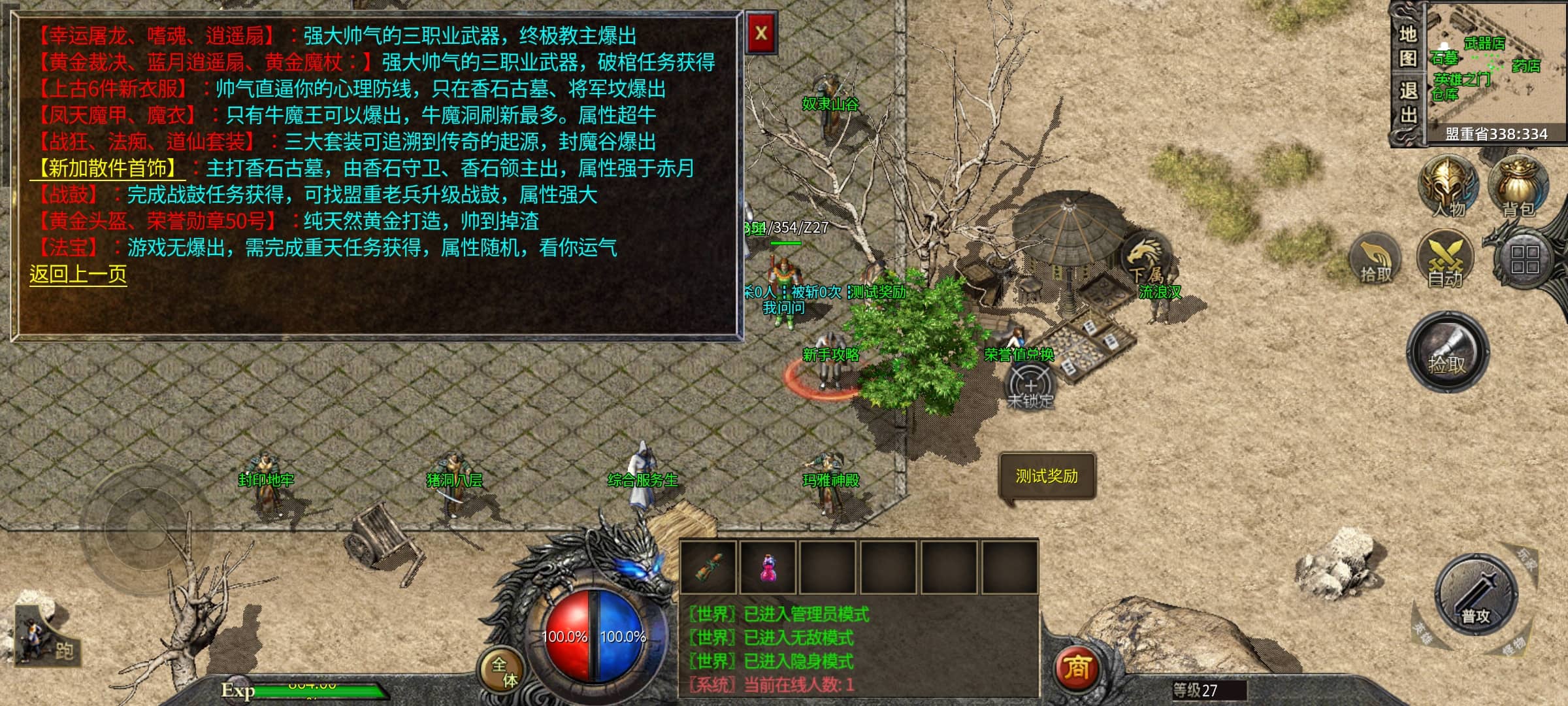Toggle 自动 auto-combat with crossed swords
The image size is (1568, 706).
tap(1445, 259)
